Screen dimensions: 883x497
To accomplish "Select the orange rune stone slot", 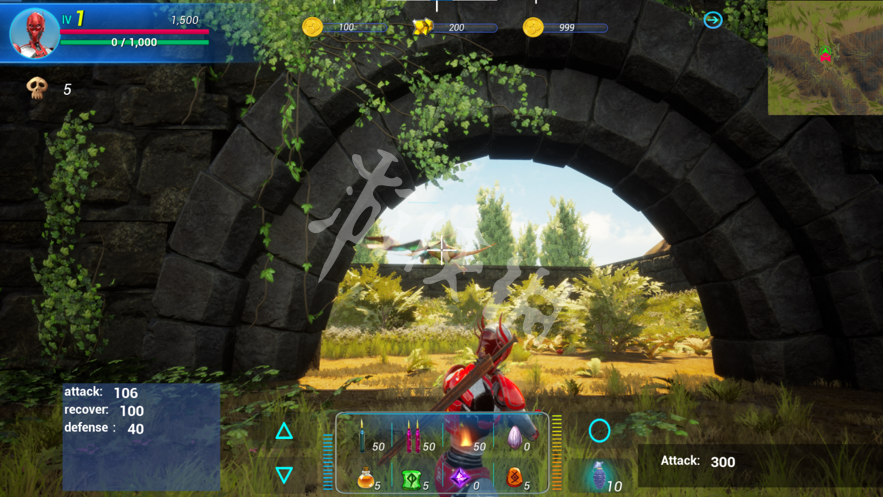I will tap(514, 478).
